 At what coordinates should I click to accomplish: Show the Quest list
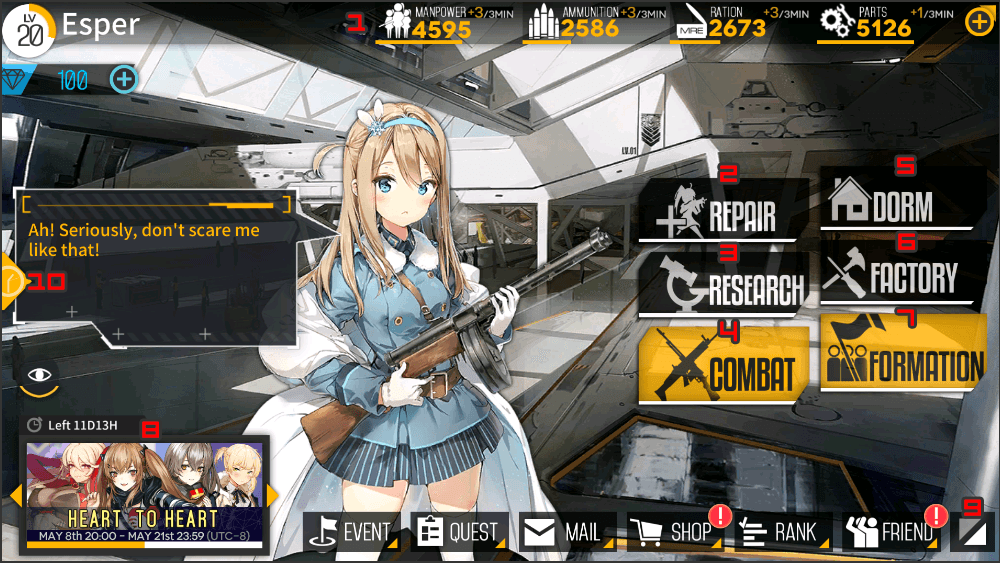pyautogui.click(x=460, y=532)
